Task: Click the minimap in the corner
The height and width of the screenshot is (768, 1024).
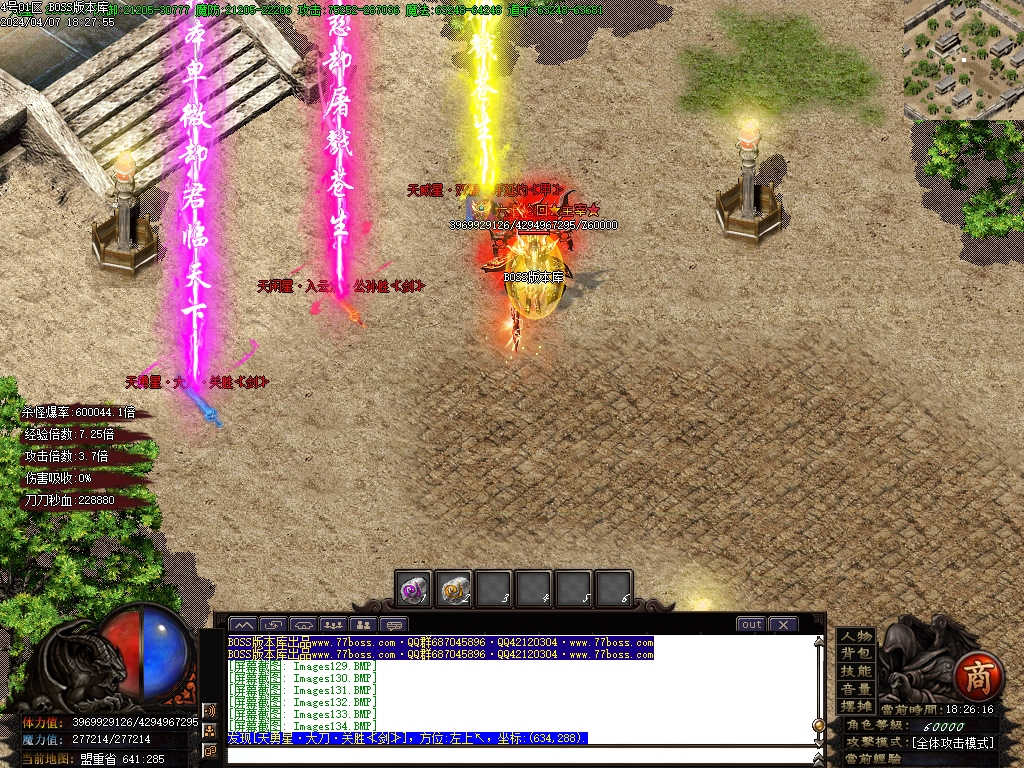Action: coord(963,59)
